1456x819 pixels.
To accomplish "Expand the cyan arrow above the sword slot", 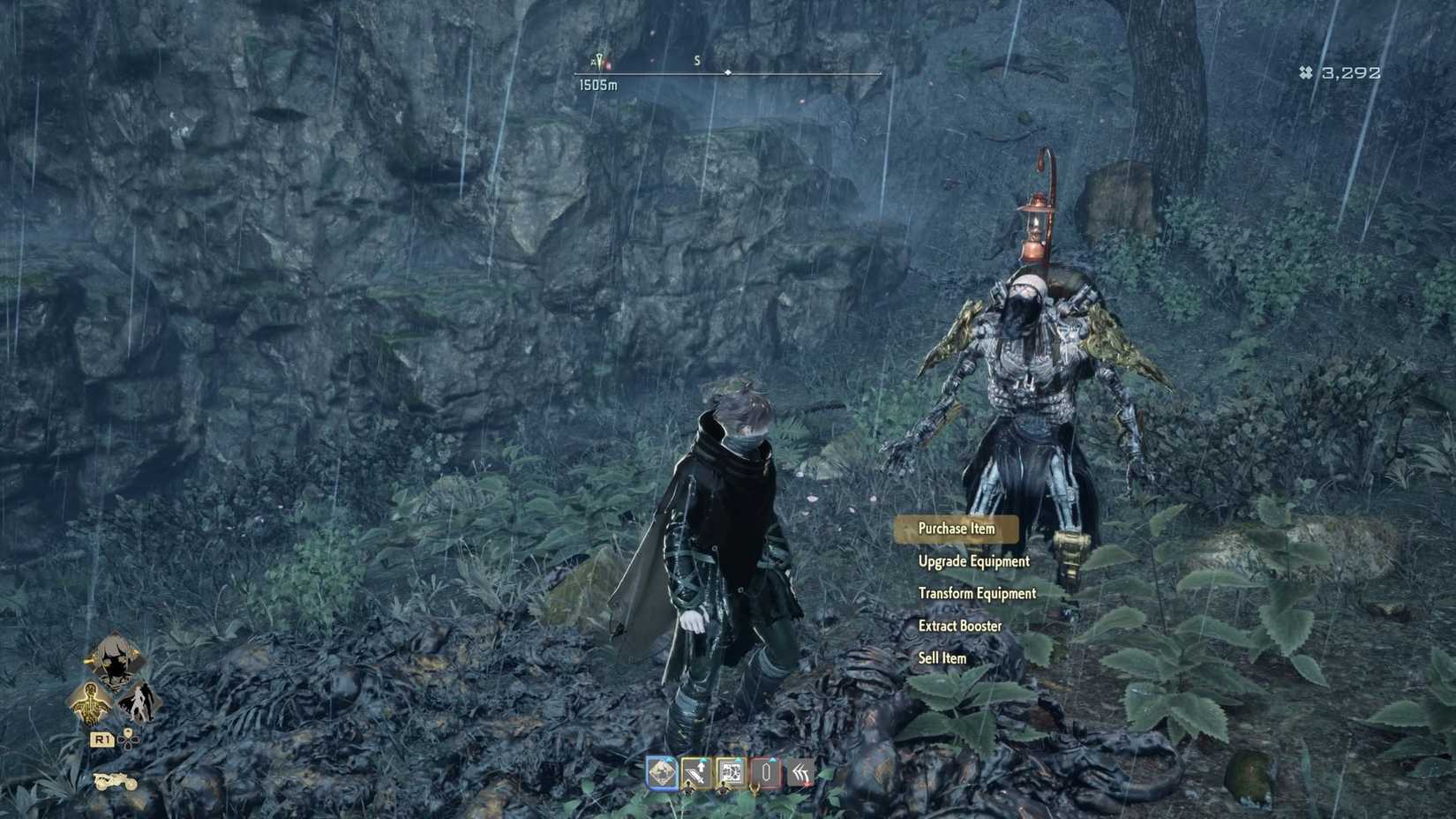I will [703, 760].
